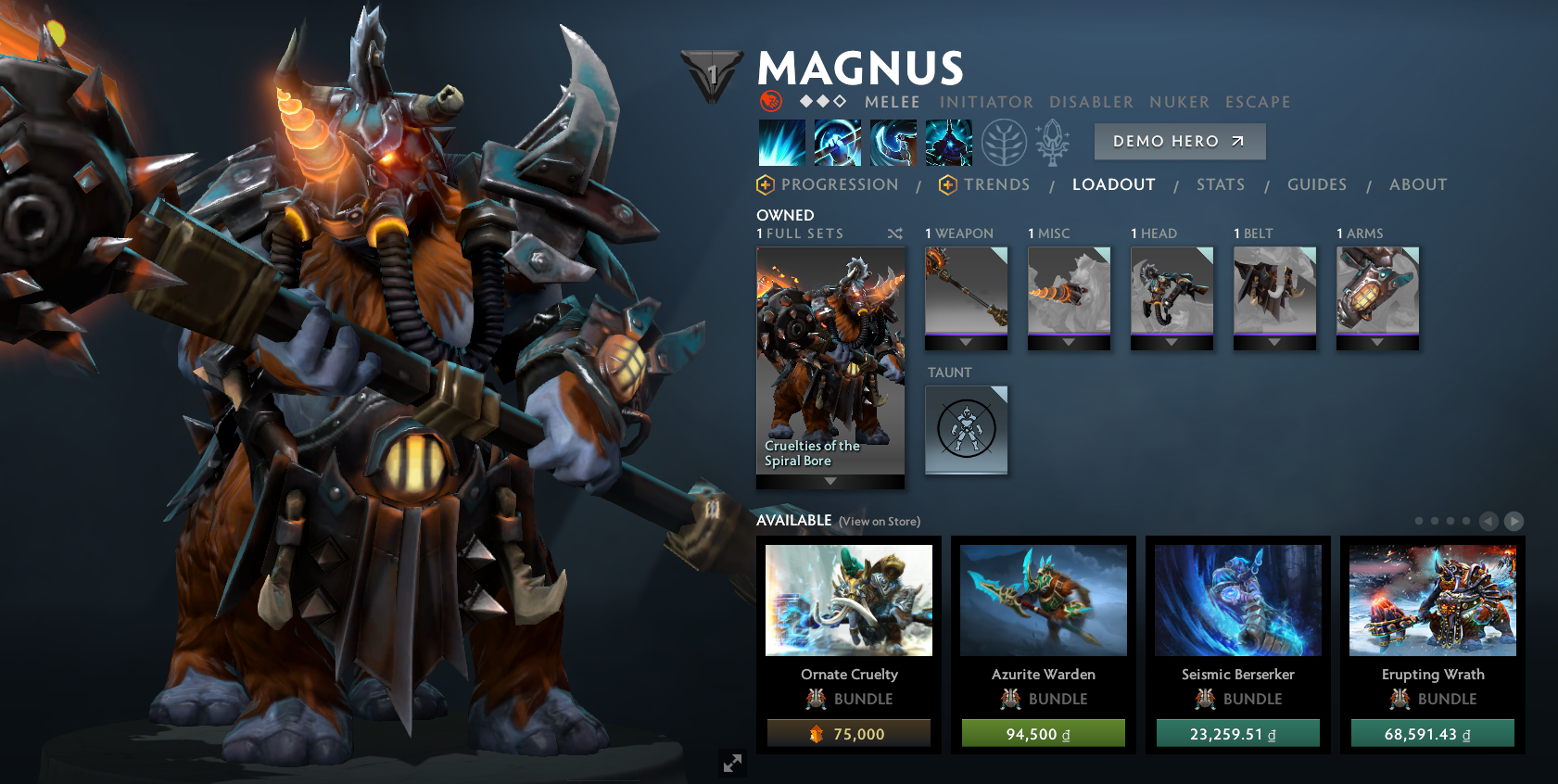Go to the Guides tab
The height and width of the screenshot is (784, 1558).
coord(1316,184)
